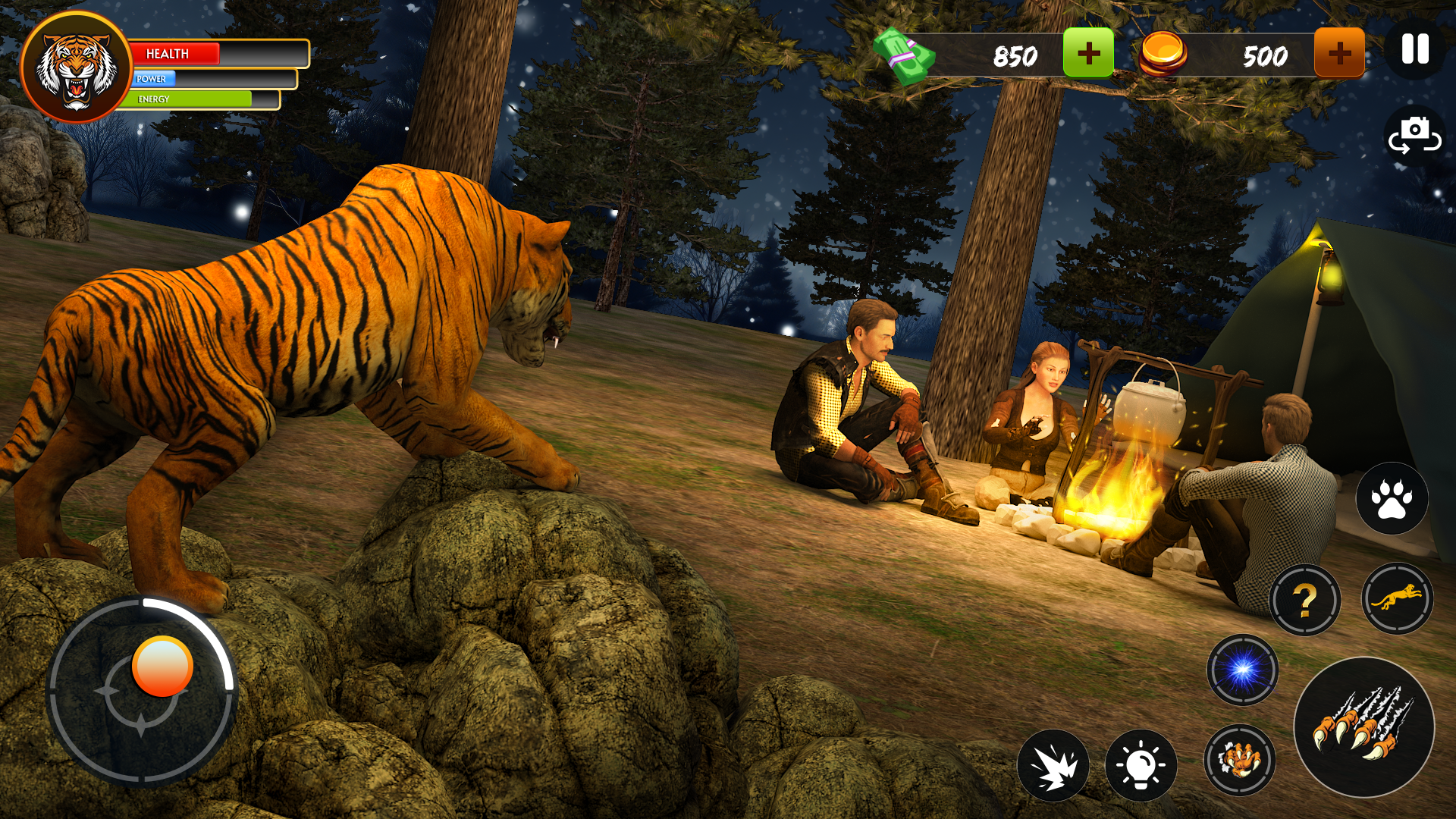
Task: Switch the camera view
Action: (1414, 136)
